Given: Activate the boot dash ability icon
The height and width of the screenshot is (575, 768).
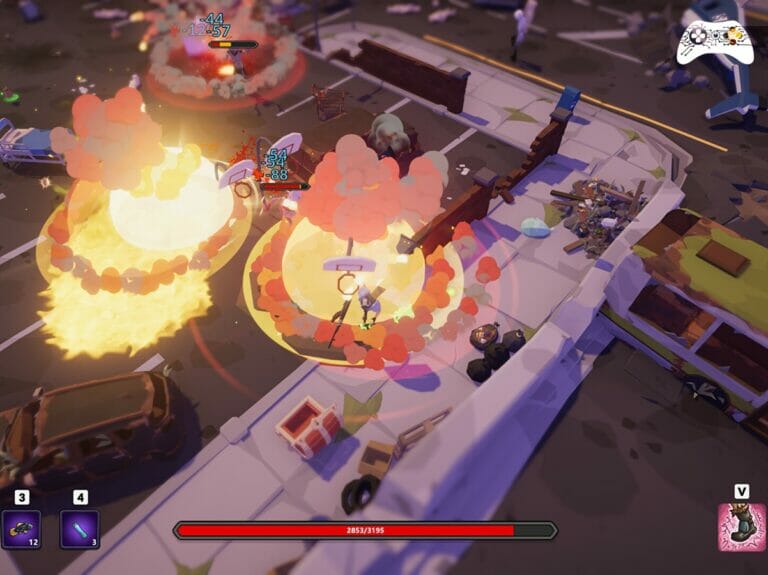Looking at the screenshot, I should point(741,527).
